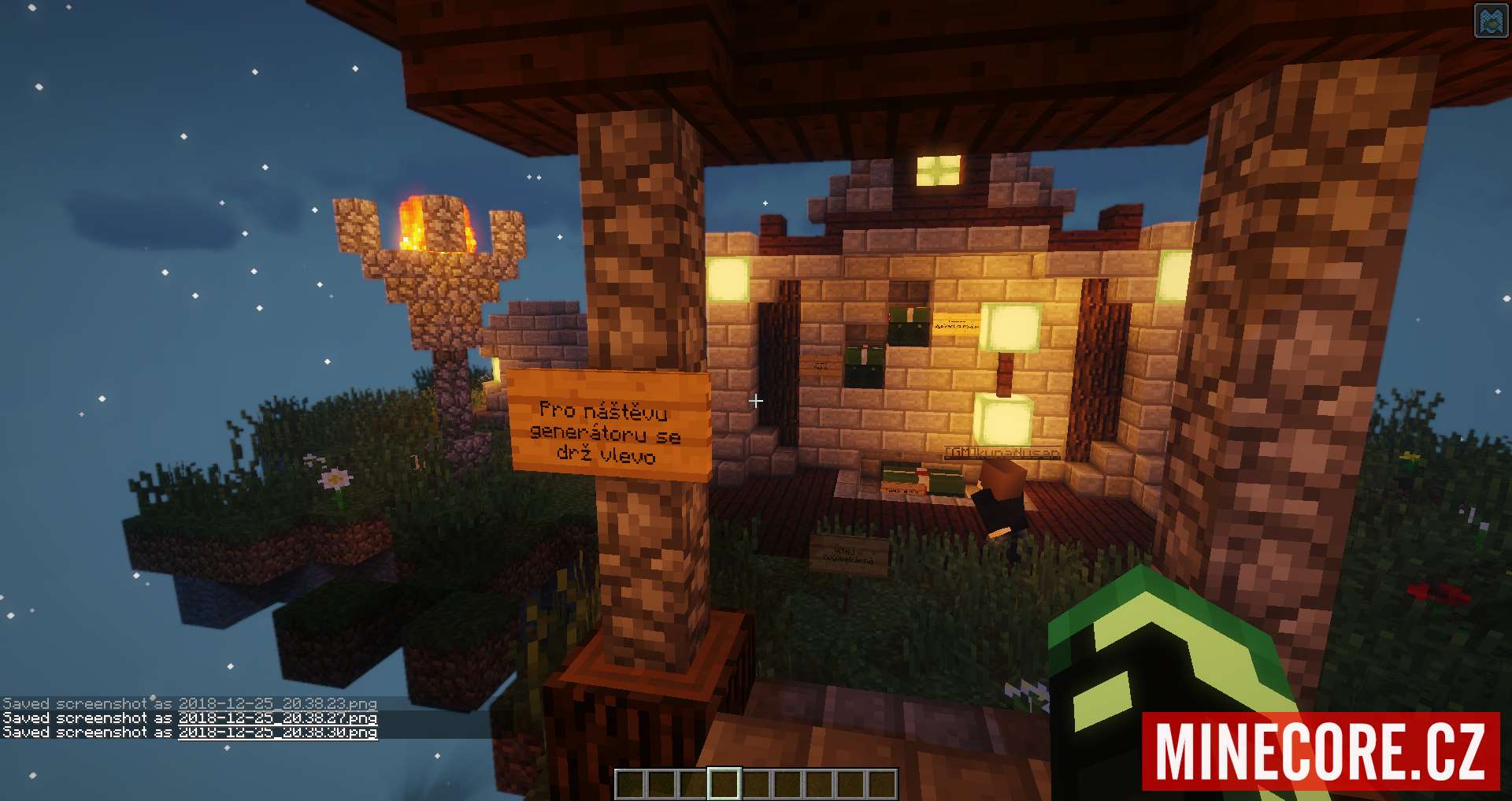
Task: Click the MINECORE.CZ watermark logo
Action: tap(1321, 751)
